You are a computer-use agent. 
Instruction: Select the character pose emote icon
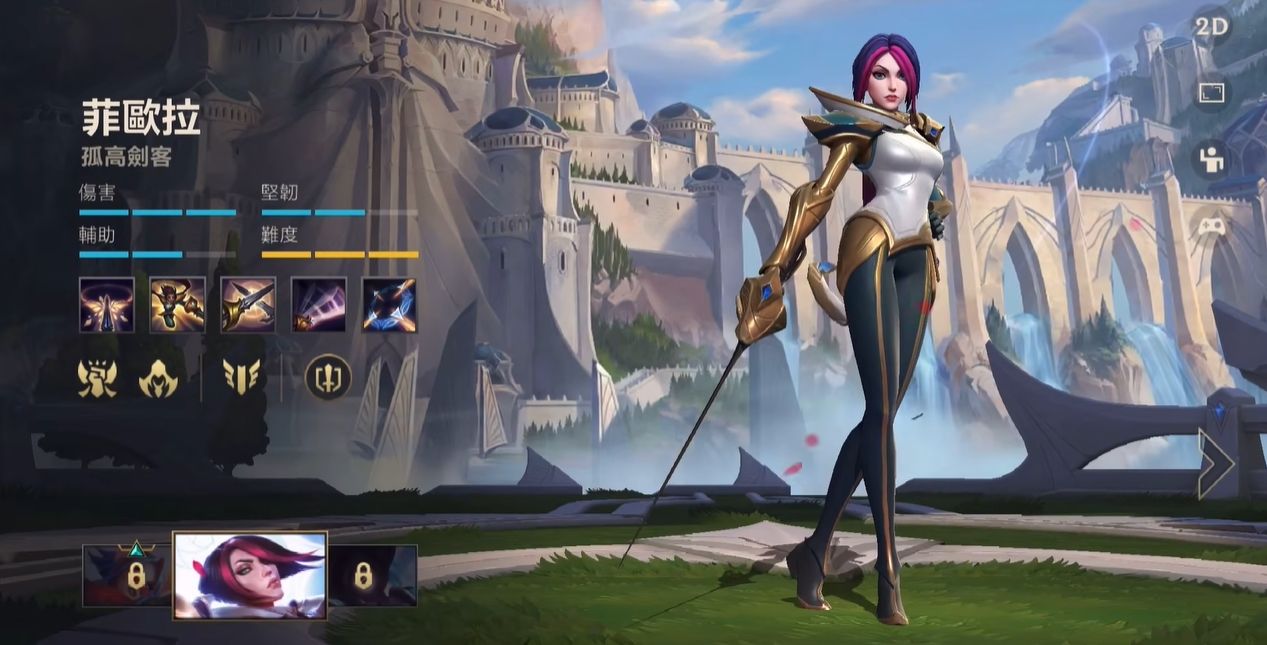click(x=1211, y=159)
